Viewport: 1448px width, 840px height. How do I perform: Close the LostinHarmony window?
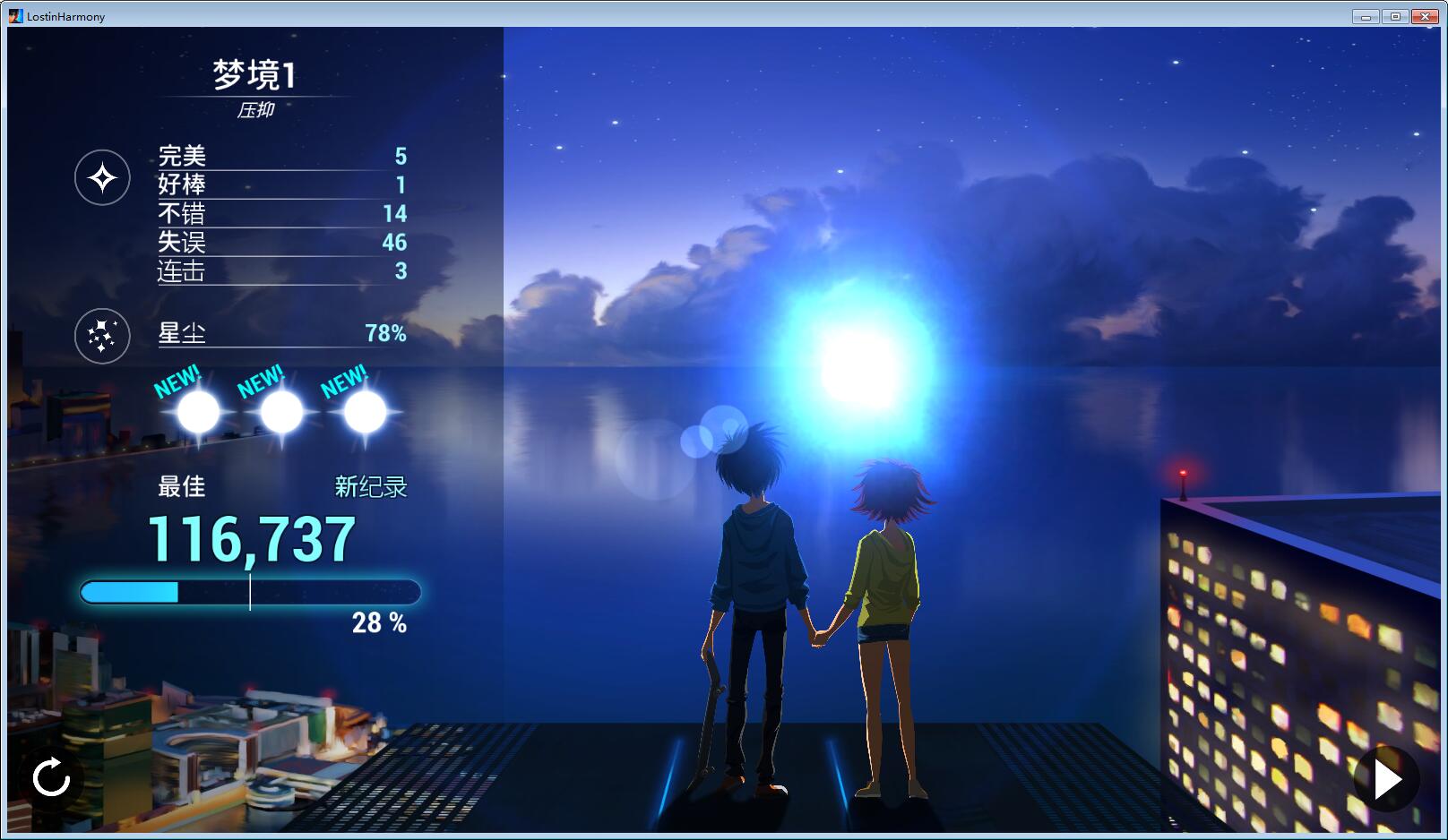1425,16
